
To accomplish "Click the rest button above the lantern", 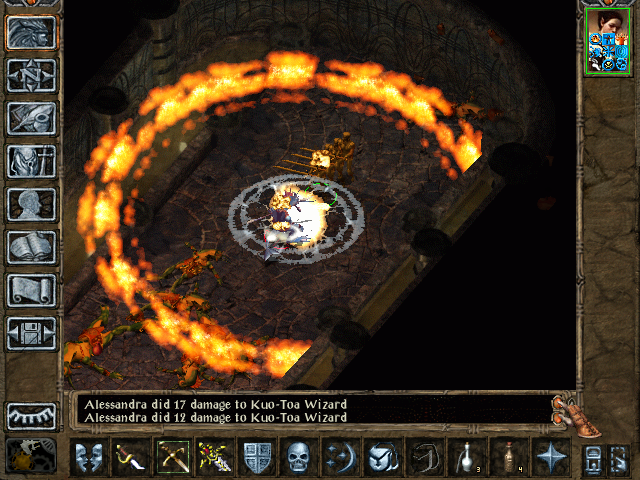I will point(31,415).
